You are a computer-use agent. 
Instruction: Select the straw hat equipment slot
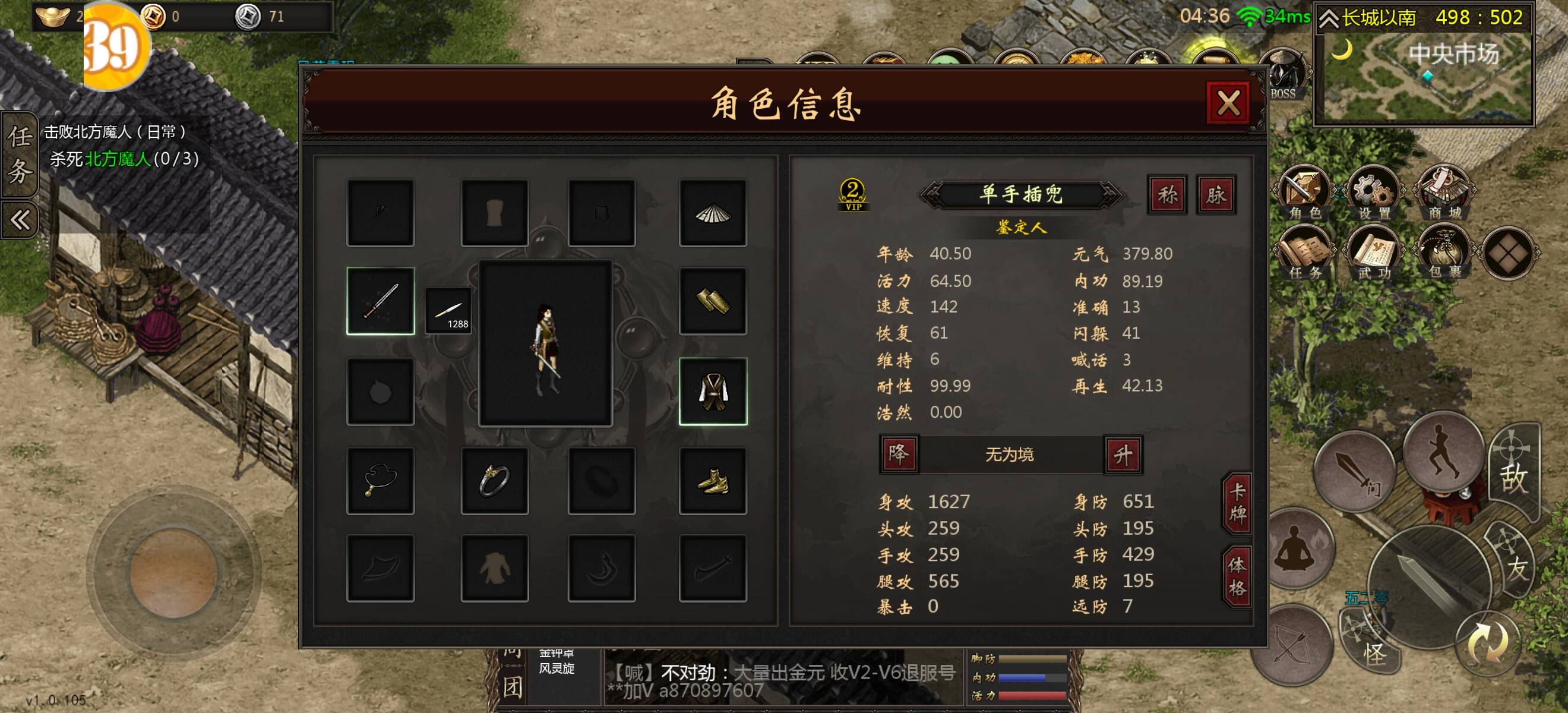point(713,213)
